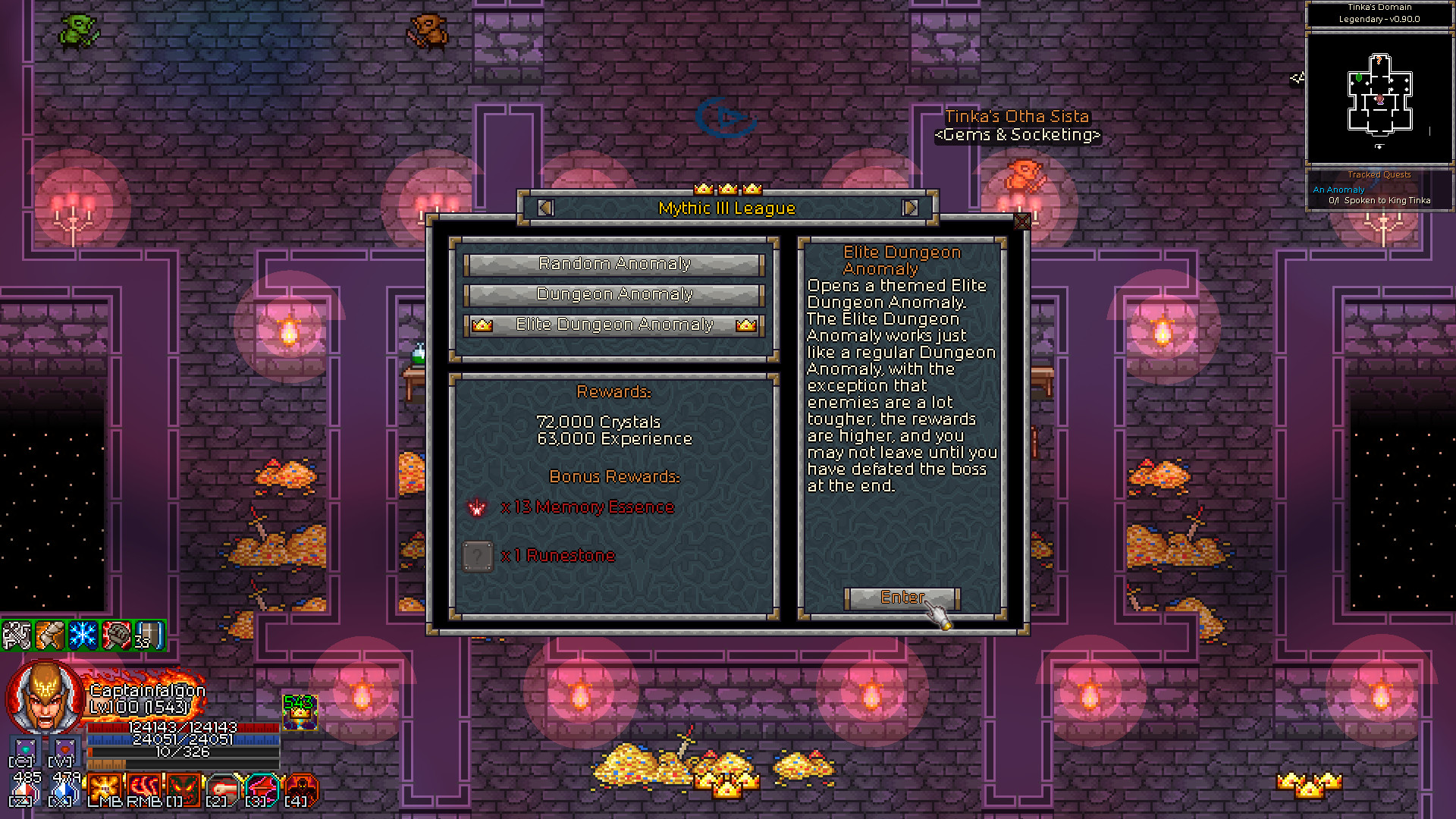This screenshot has height=819, width=1456.
Task: Drink the blue mana potion on [X]
Action: (x=62, y=792)
